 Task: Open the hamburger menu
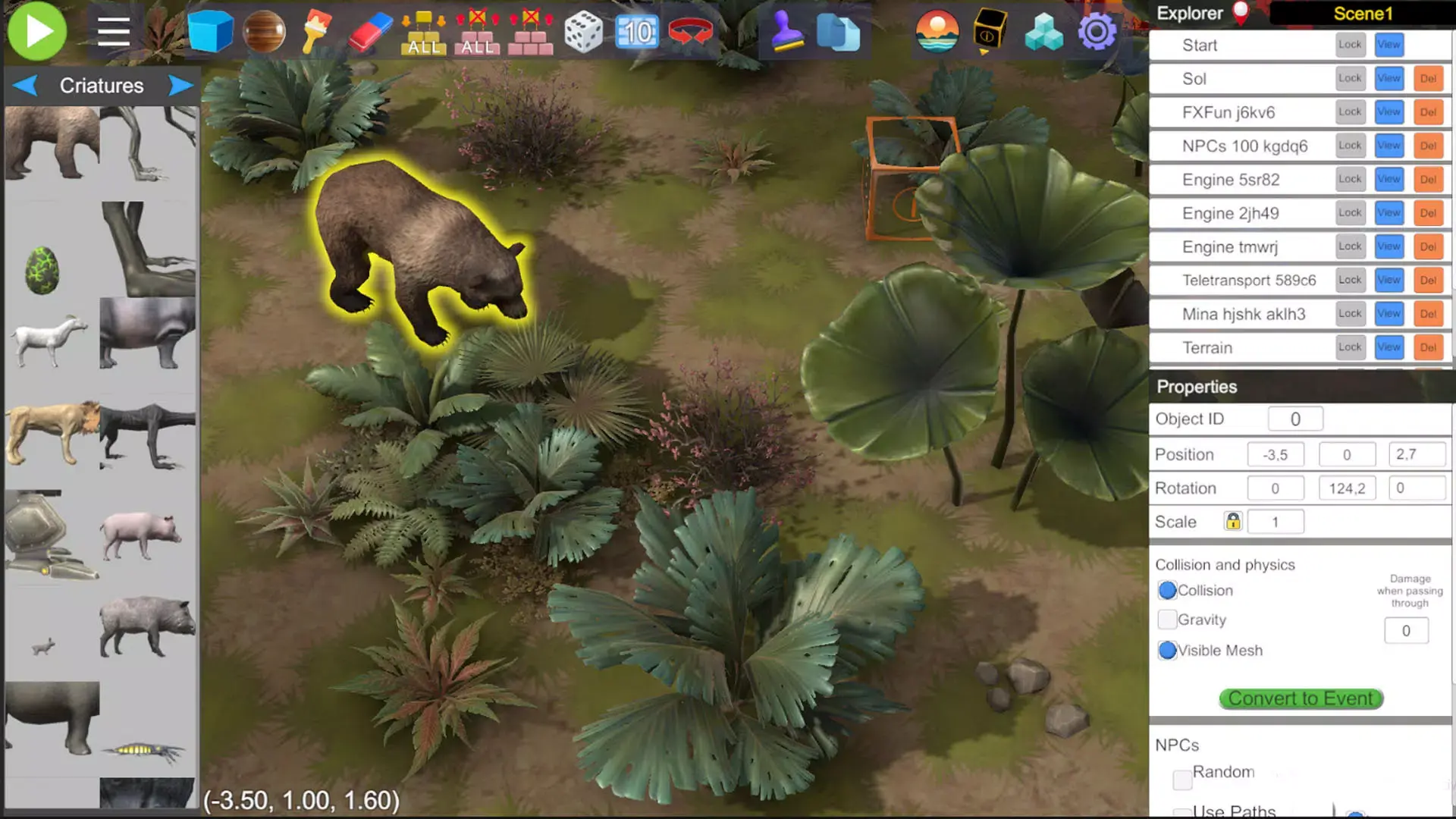[113, 31]
